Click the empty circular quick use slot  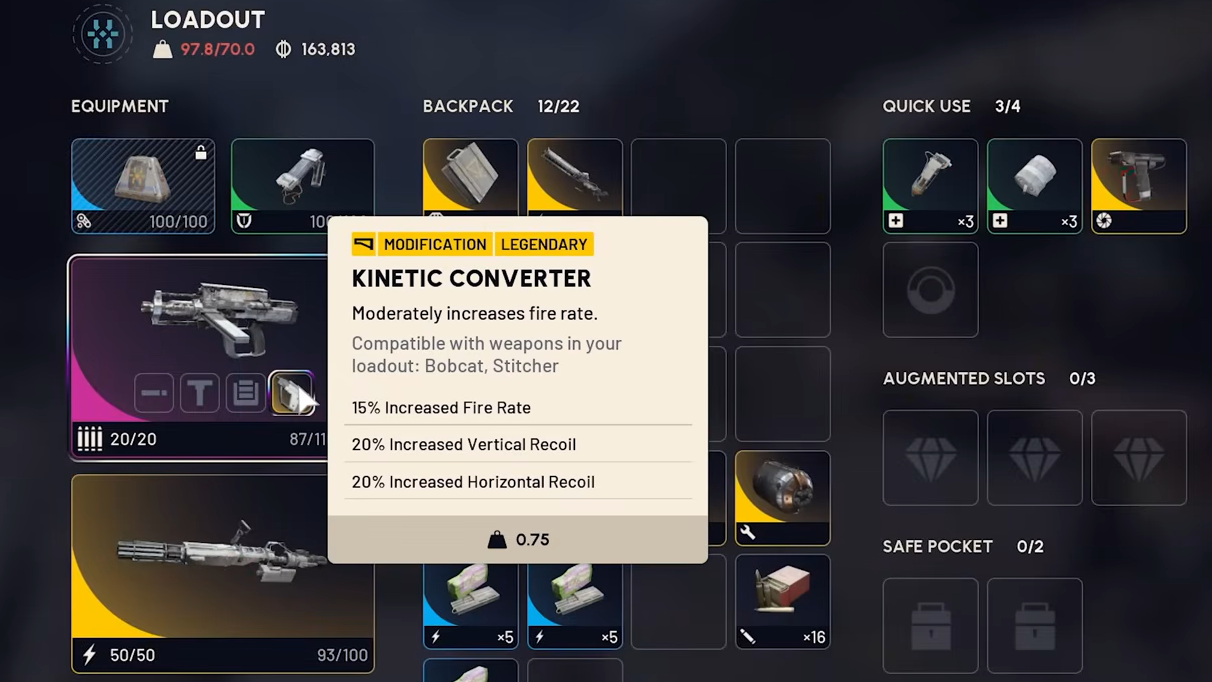coord(930,290)
